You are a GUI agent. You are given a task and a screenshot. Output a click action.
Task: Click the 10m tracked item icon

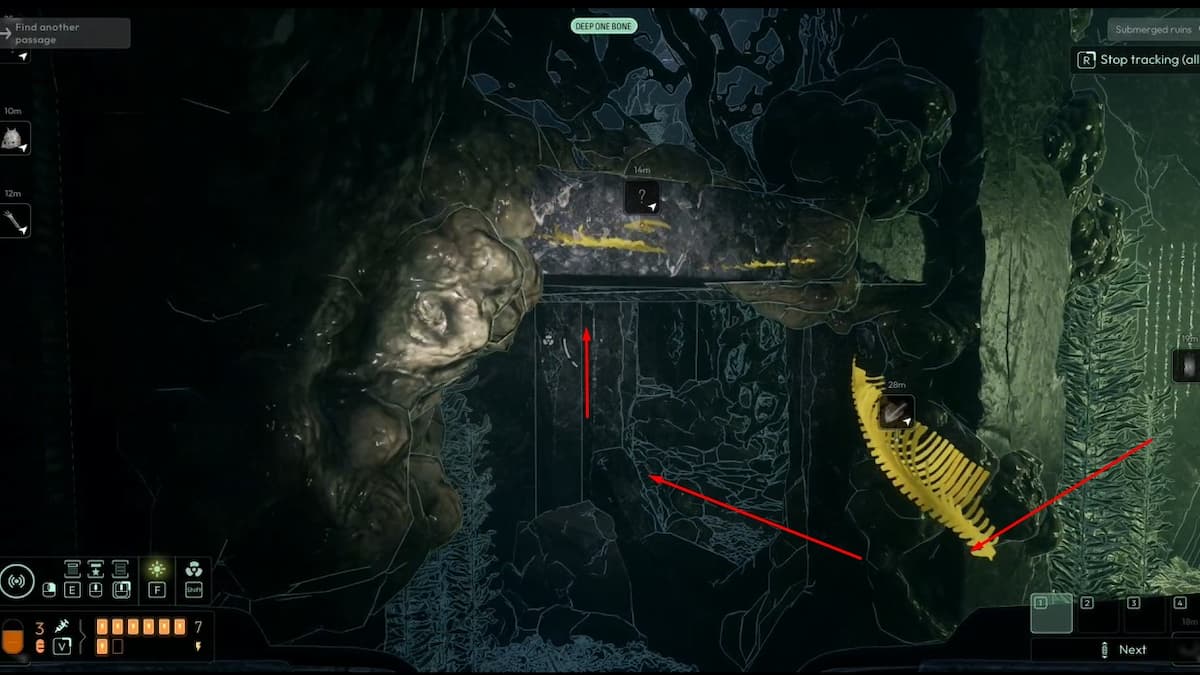[x=15, y=139]
